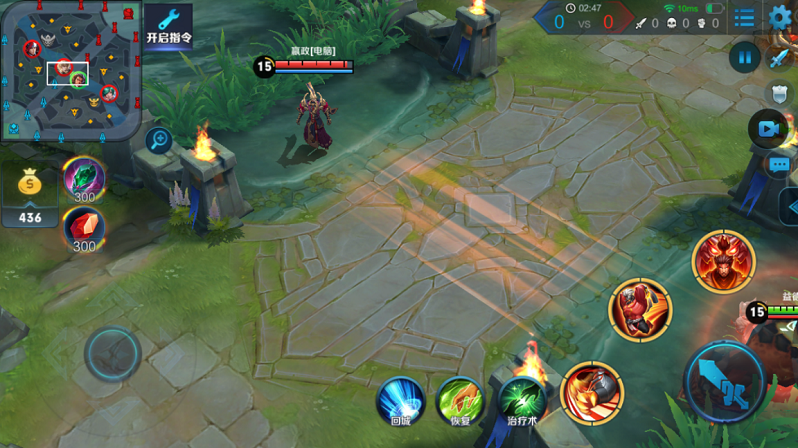This screenshot has height=448, width=798.
Task: Select the blue sword icon
Action: [x=780, y=55]
